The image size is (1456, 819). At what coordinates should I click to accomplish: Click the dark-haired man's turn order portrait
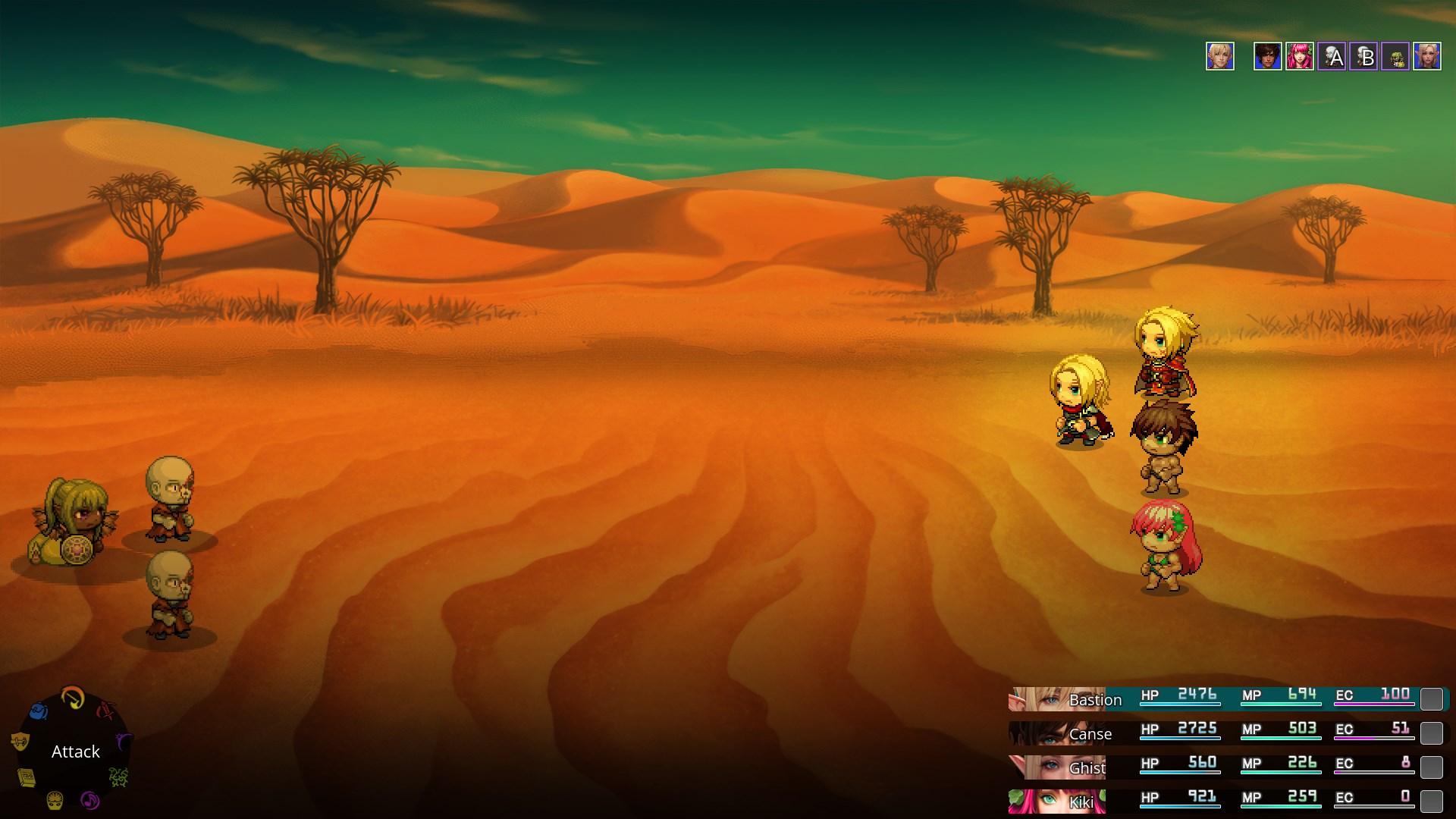coord(1267,56)
